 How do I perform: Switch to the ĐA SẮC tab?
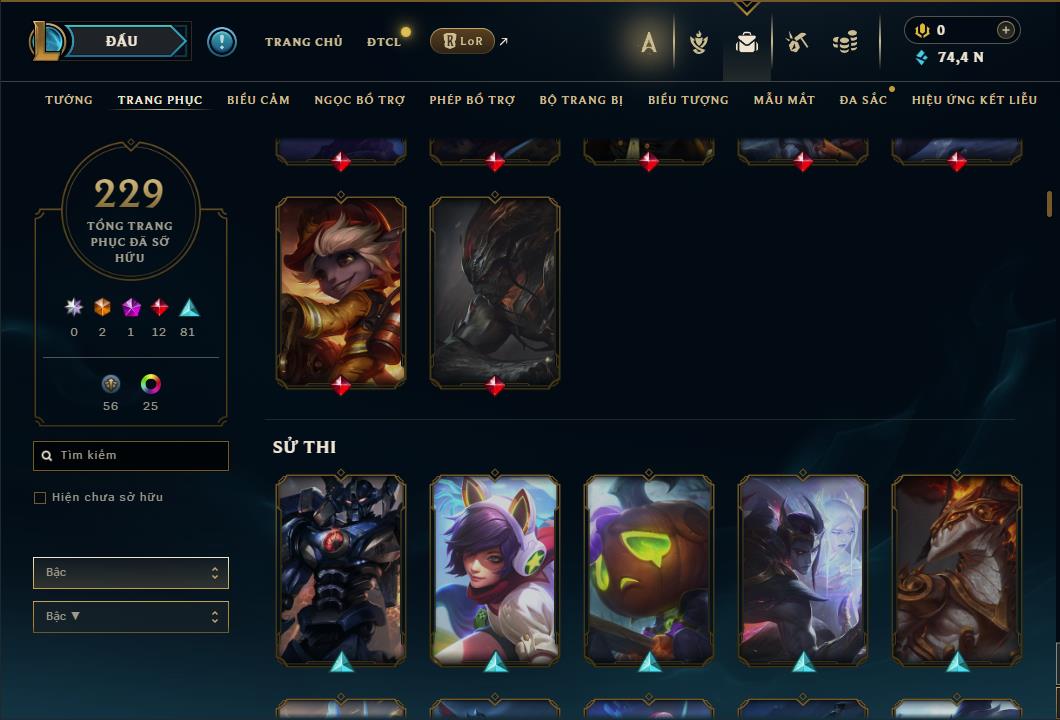(x=863, y=100)
